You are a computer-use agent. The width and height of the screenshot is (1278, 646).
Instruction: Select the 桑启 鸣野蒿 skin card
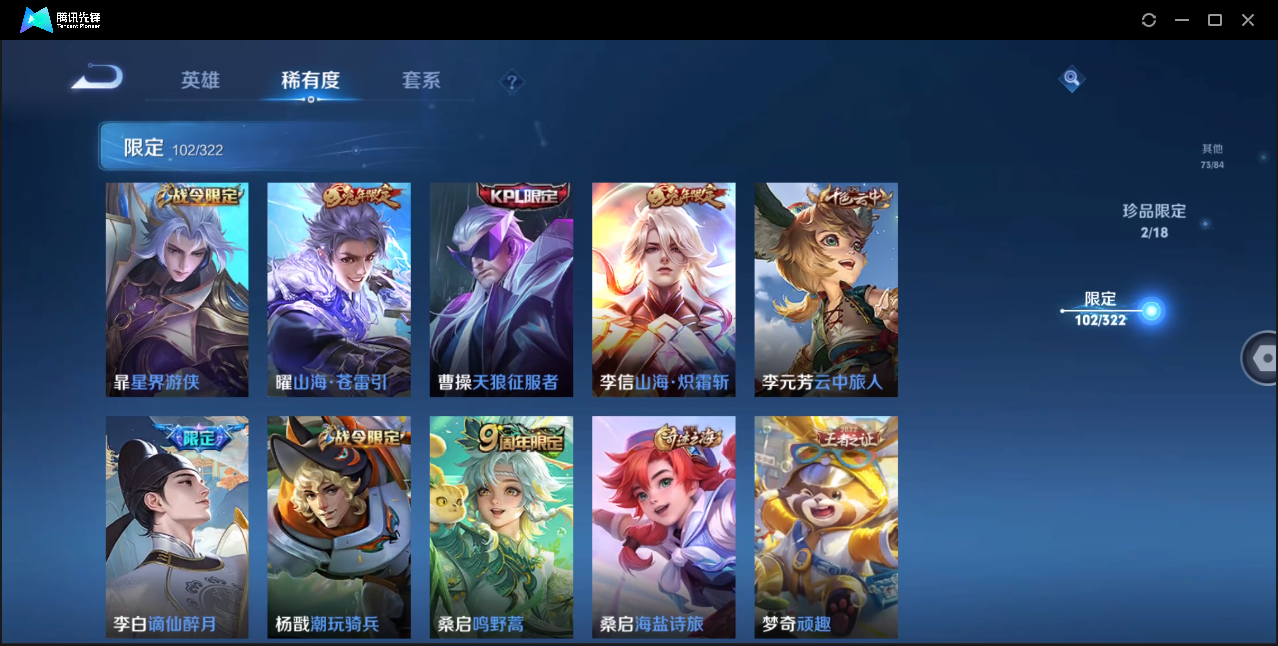[x=501, y=526]
